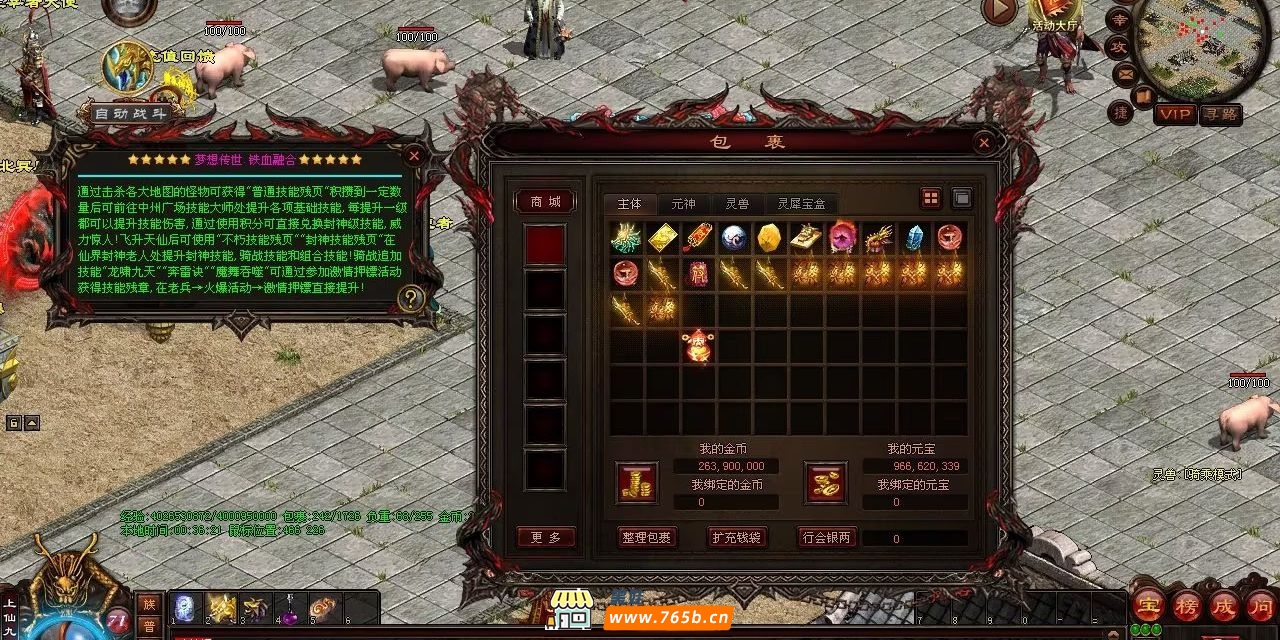
Task: Open the VIP panel
Action: pyautogui.click(x=1174, y=114)
